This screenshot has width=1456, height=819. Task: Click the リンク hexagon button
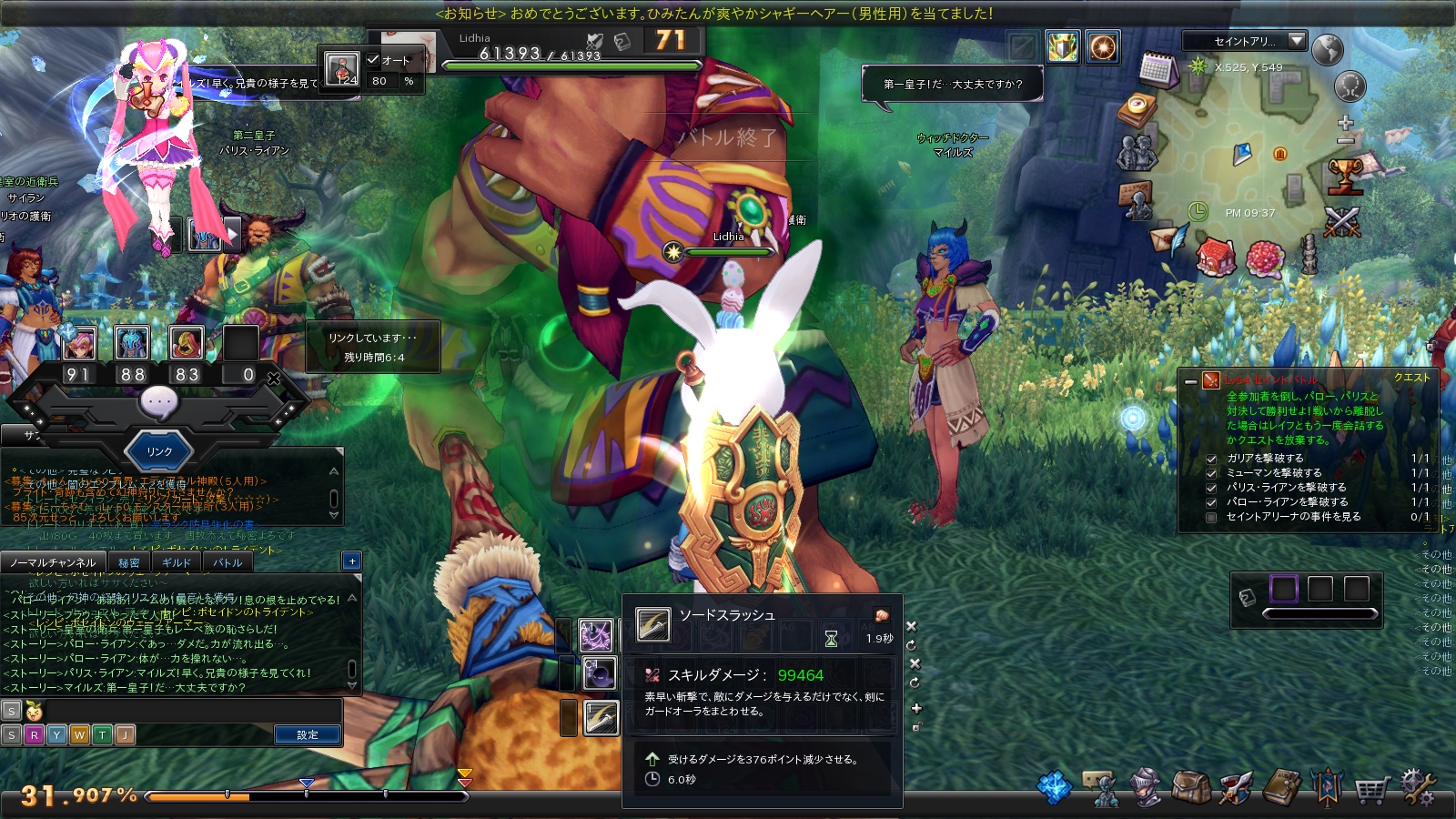pos(159,451)
